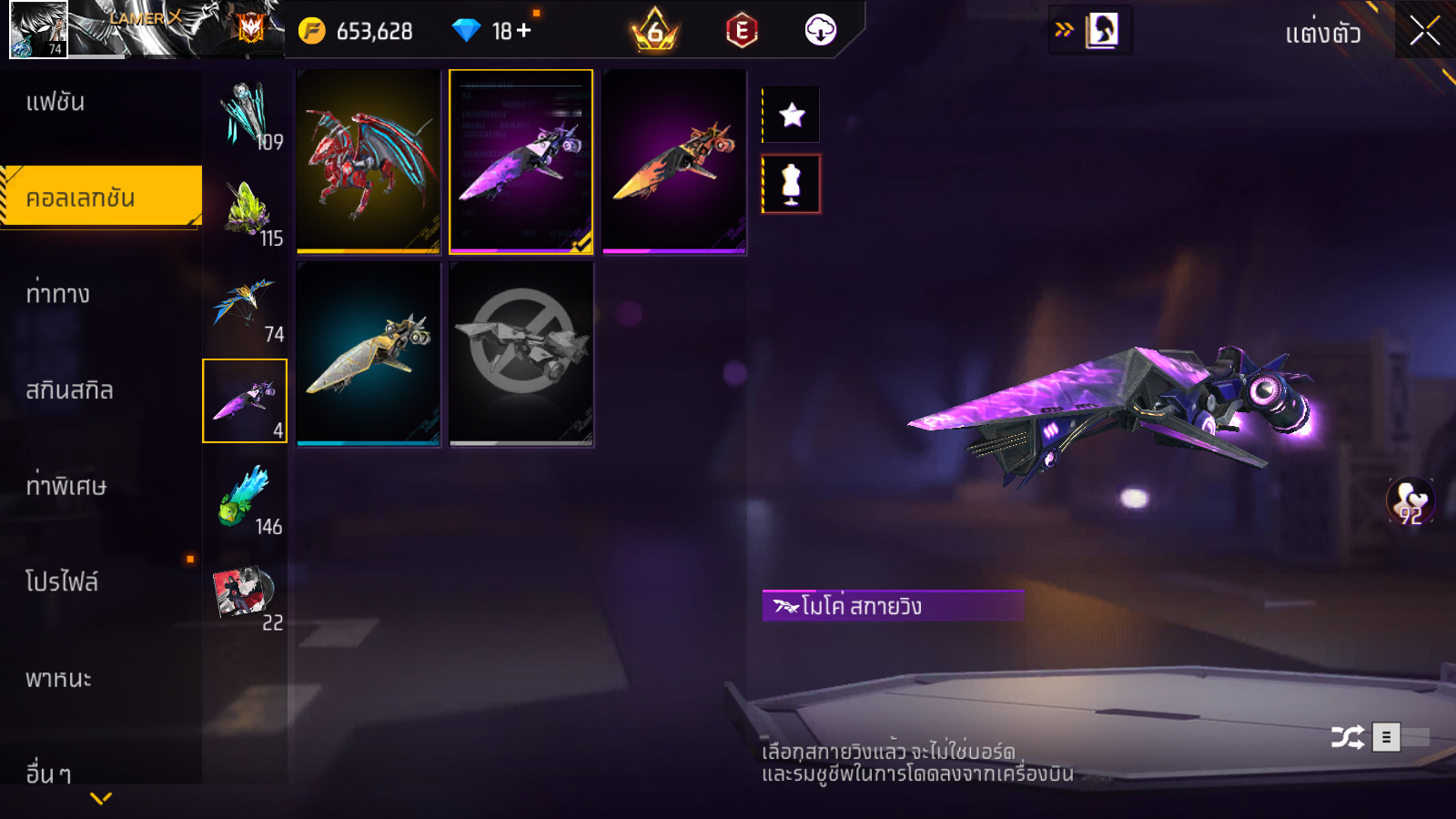
Task: Open the parachute subcategory with 74 items
Action: click(x=246, y=308)
